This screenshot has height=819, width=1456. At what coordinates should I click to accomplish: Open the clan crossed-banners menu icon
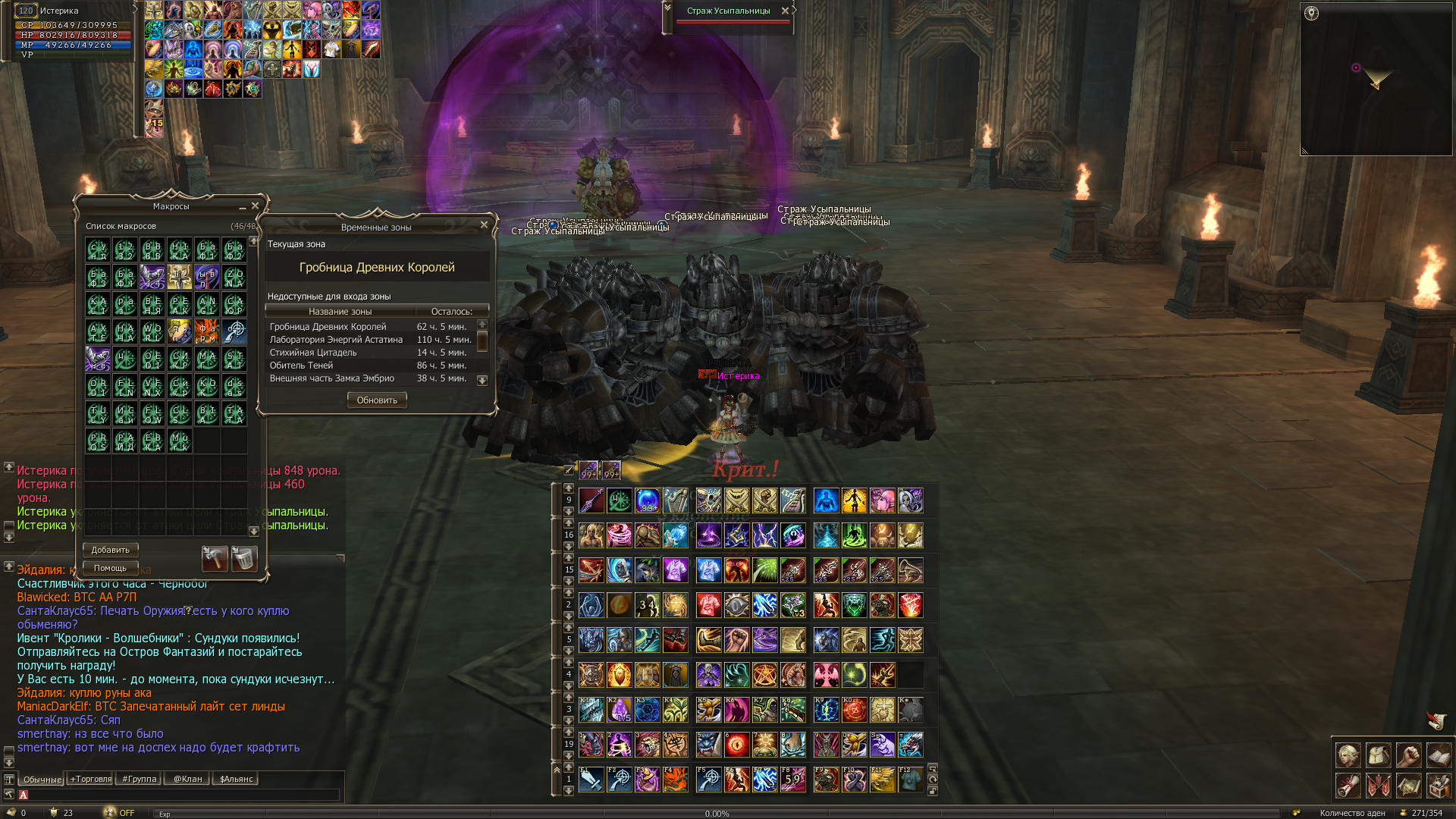(x=1378, y=786)
